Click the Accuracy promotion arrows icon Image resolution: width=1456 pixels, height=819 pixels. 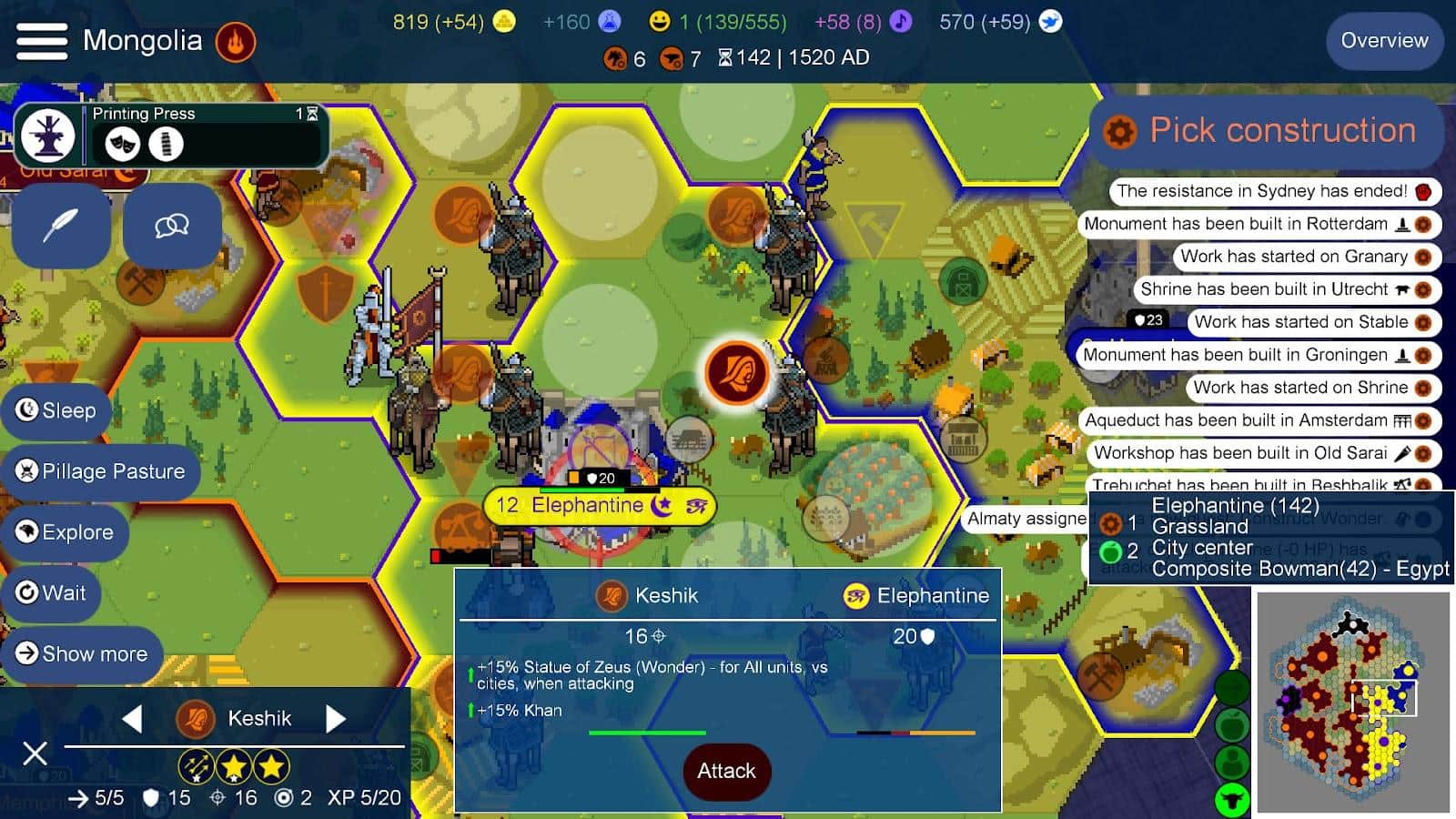pos(196,767)
